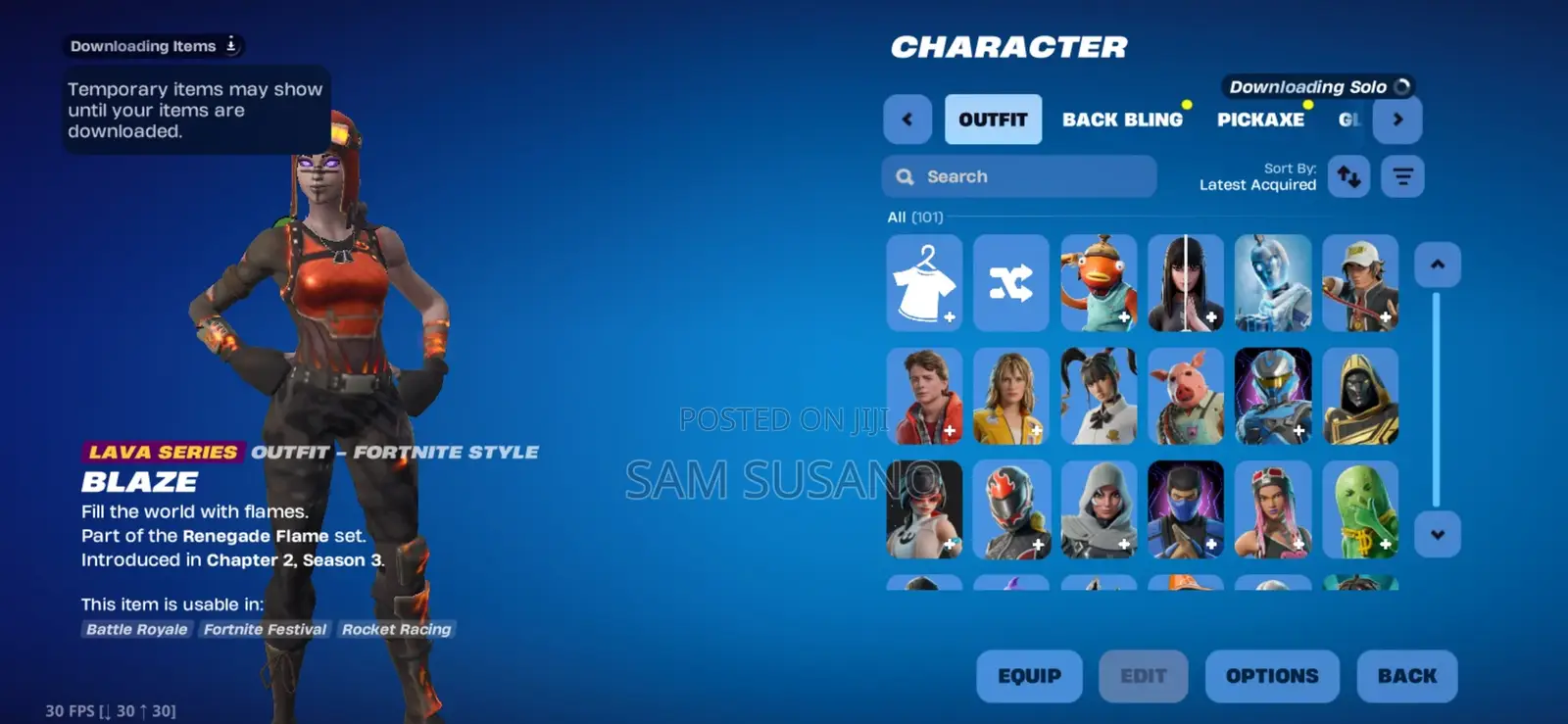The height and width of the screenshot is (724, 1568).
Task: Click the Downloading Items download icon
Action: pos(230,45)
